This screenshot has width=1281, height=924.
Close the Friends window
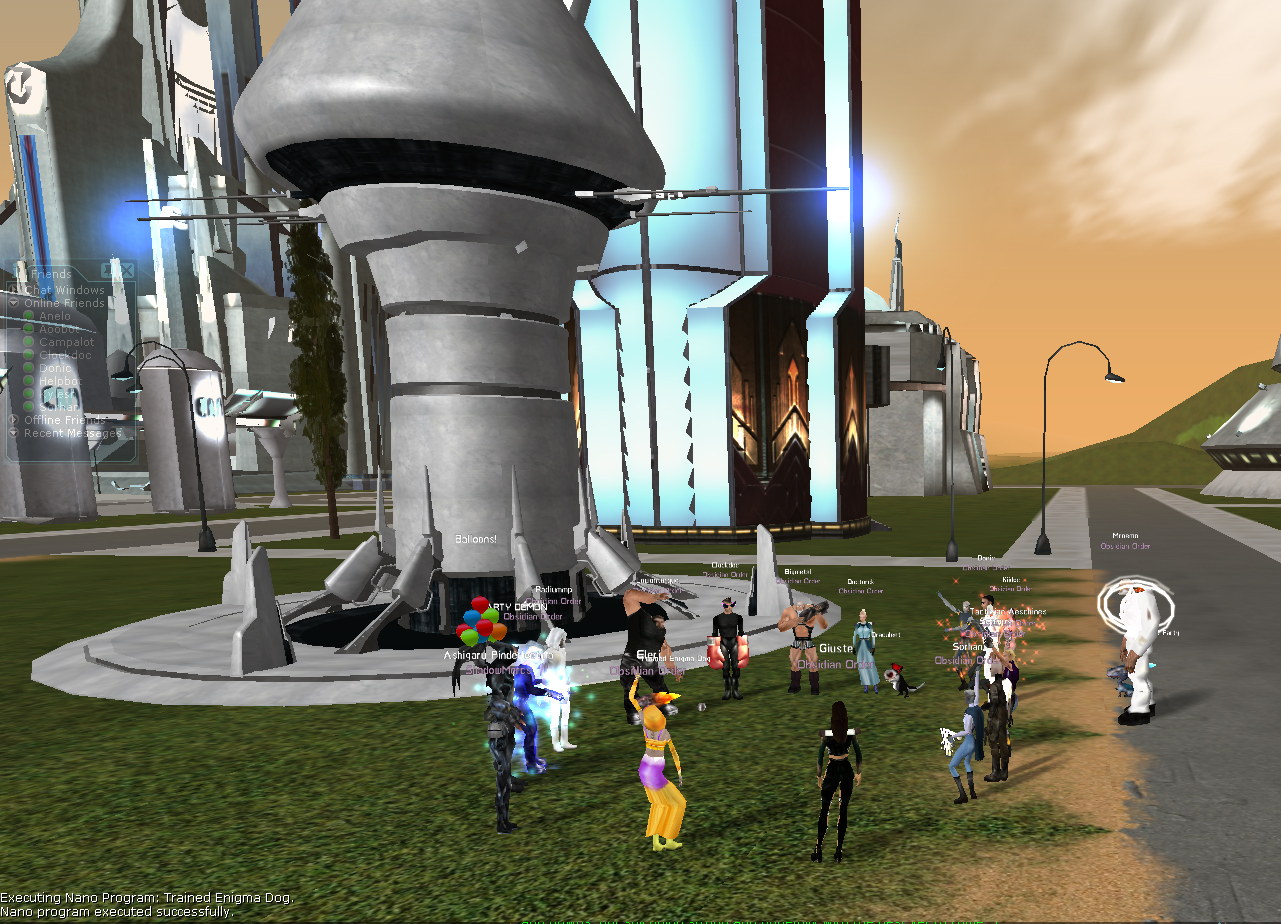pos(126,269)
